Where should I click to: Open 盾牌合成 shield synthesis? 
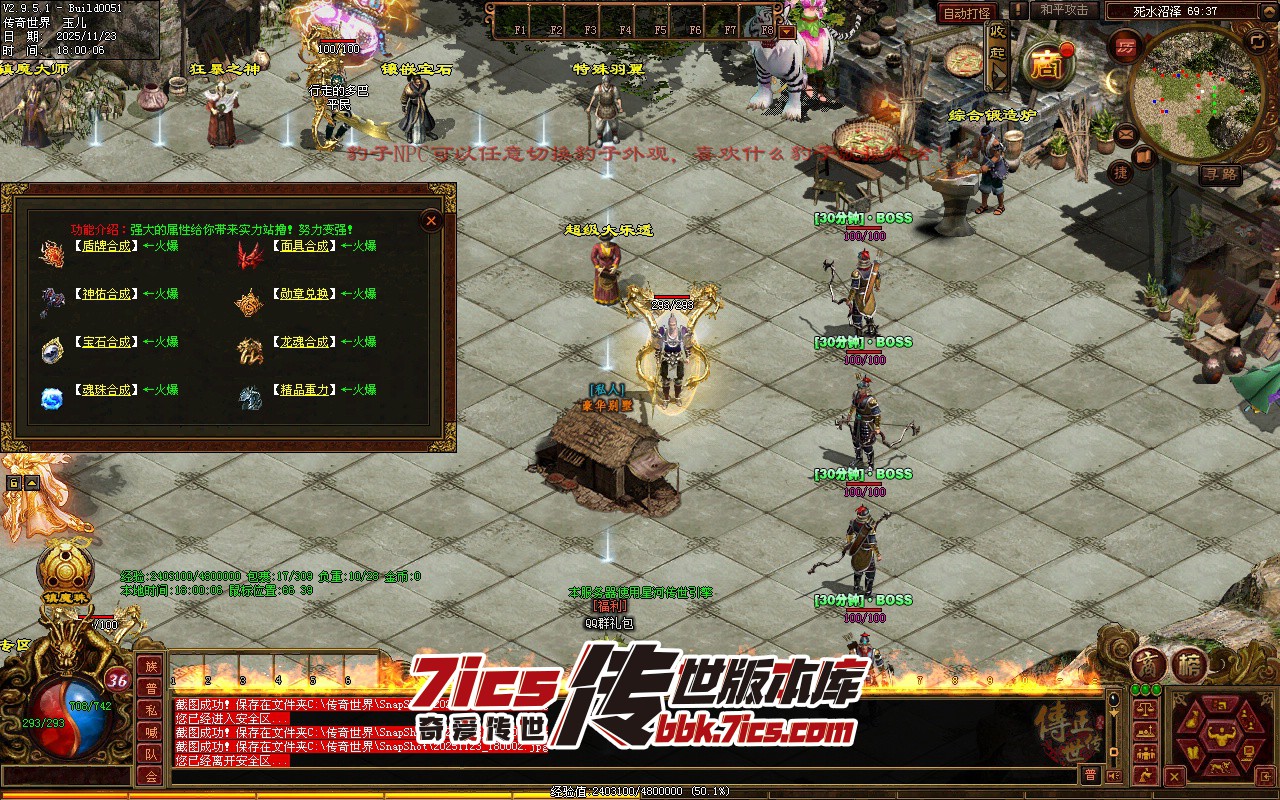tap(104, 246)
